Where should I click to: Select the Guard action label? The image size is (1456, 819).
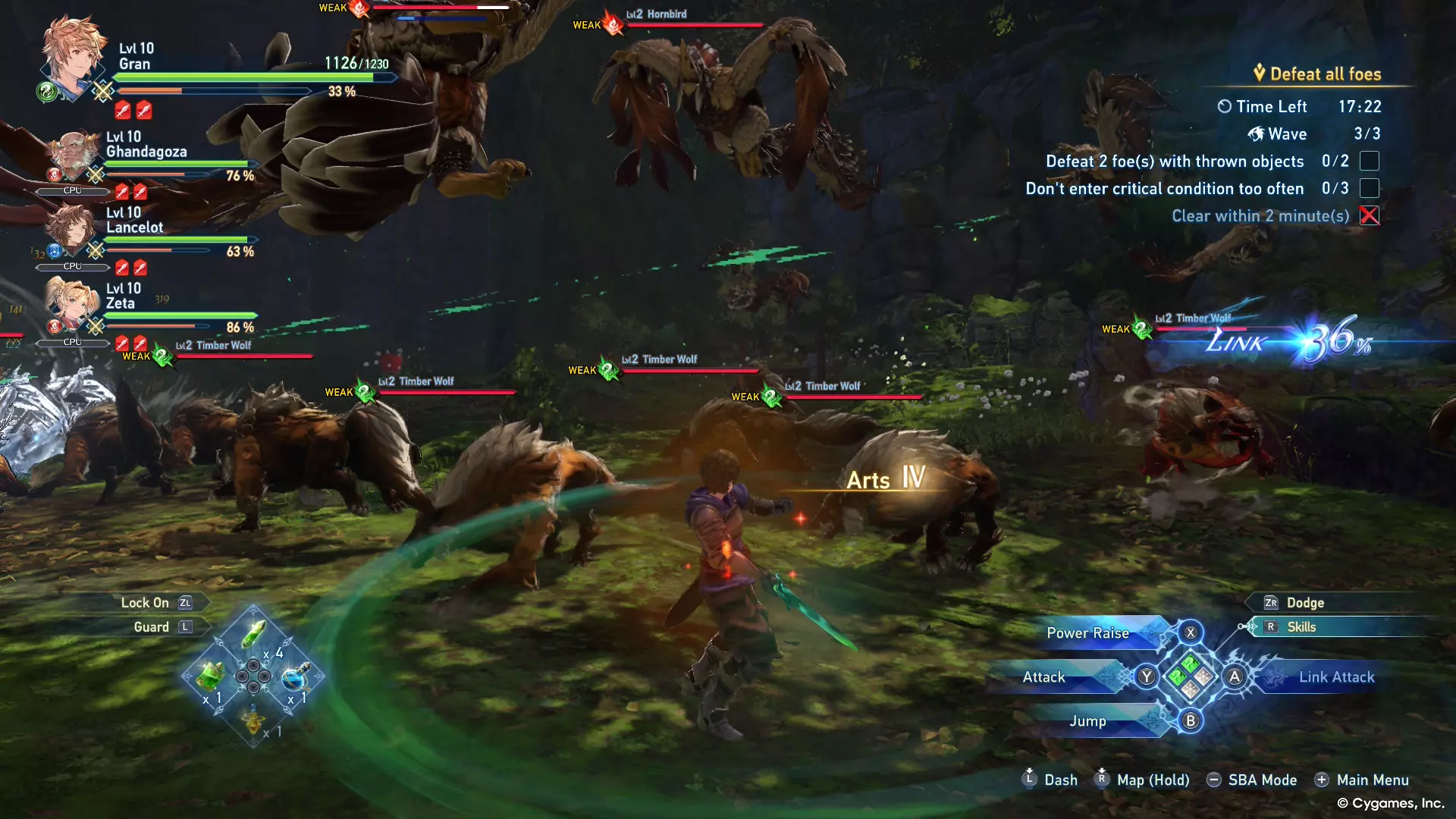pyautogui.click(x=151, y=627)
